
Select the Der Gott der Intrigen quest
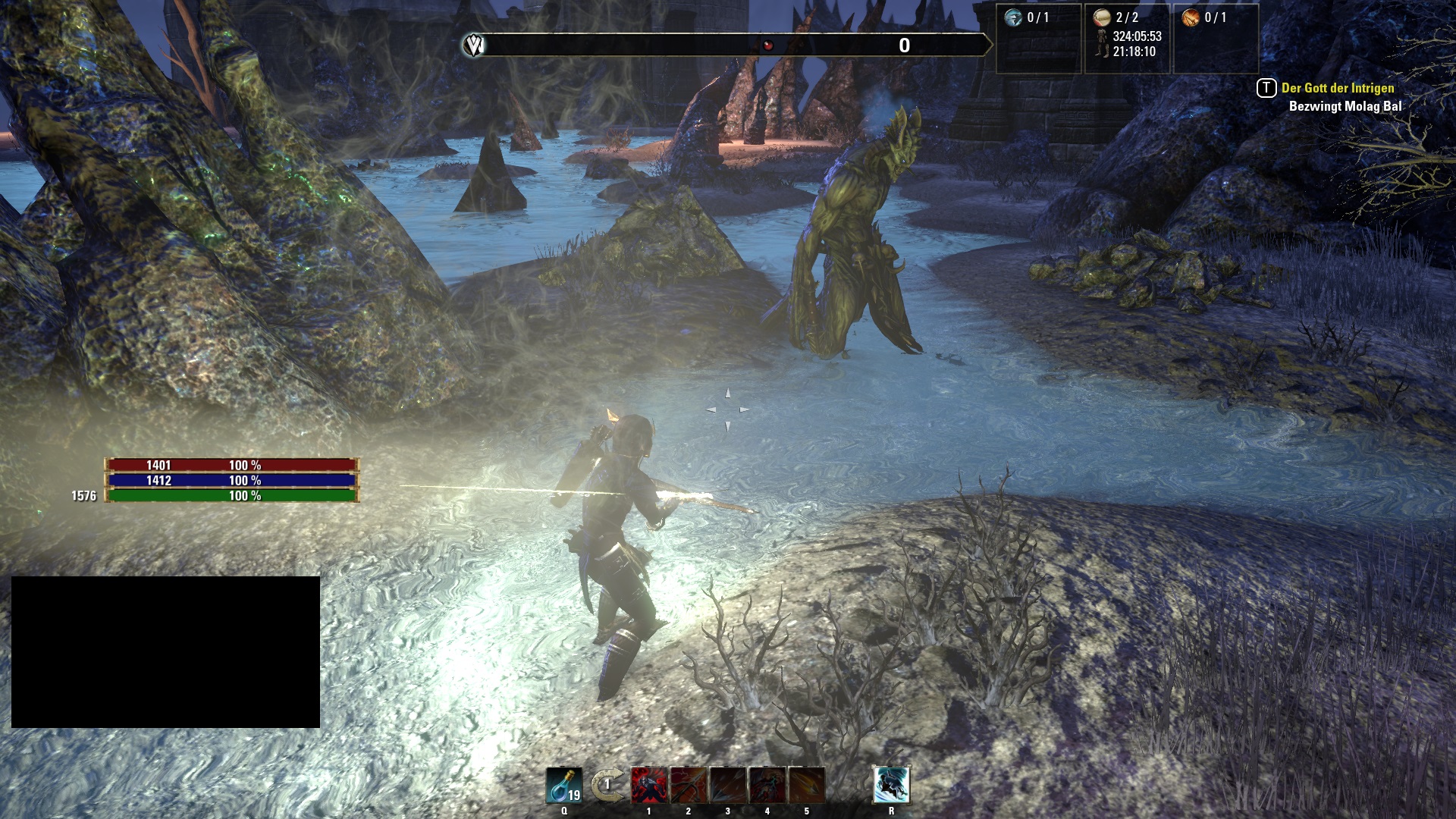point(1337,88)
